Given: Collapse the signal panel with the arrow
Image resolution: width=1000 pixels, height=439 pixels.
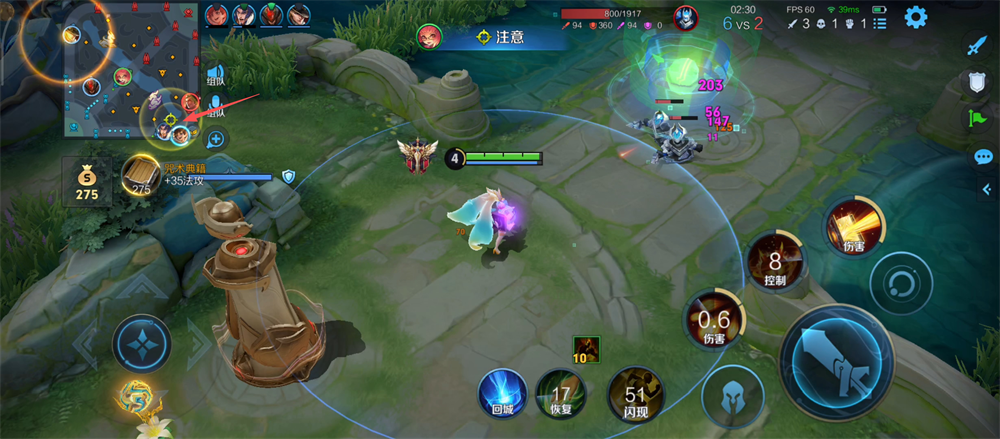Looking at the screenshot, I should click(x=985, y=190).
